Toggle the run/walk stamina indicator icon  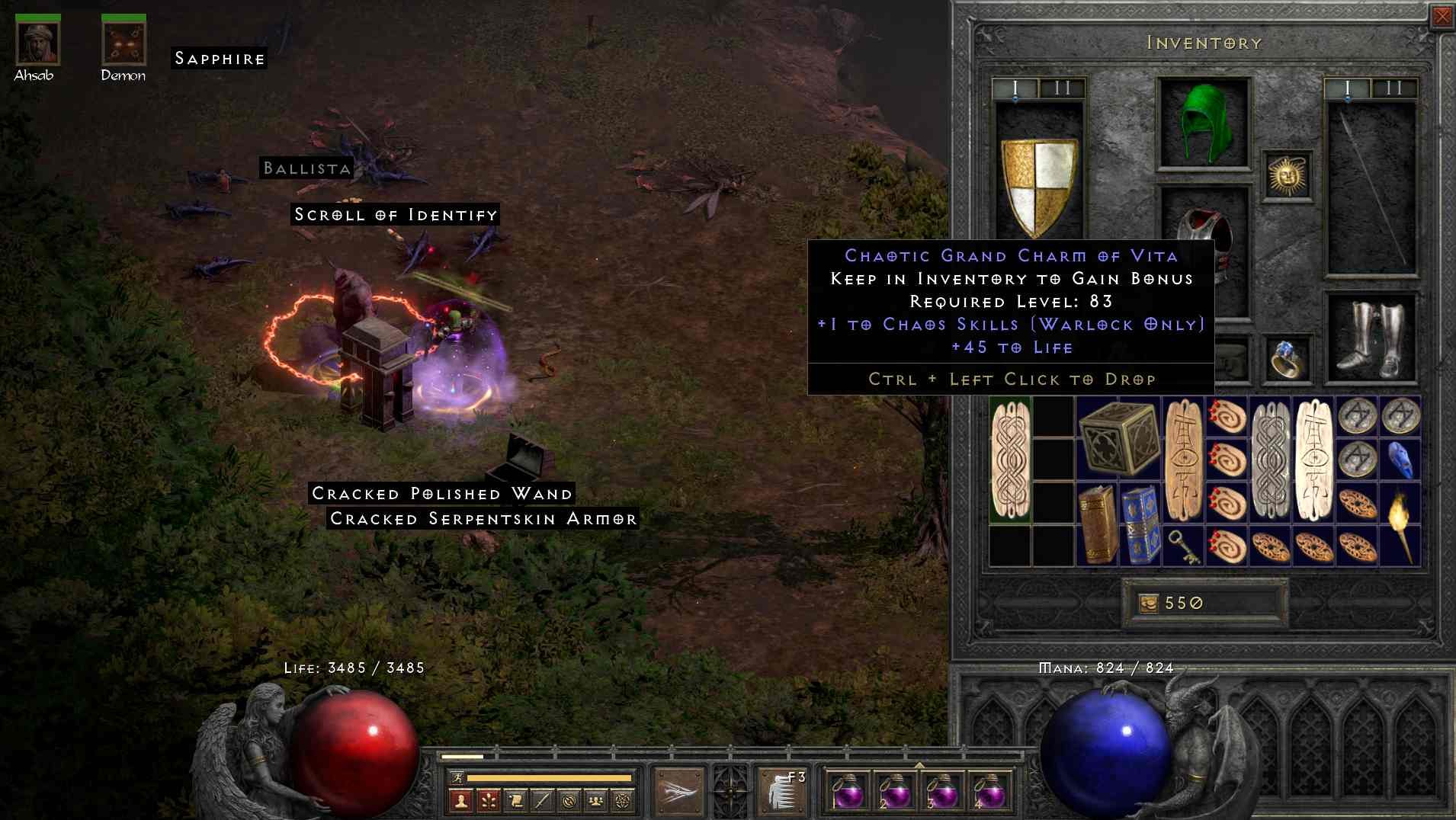(x=459, y=777)
